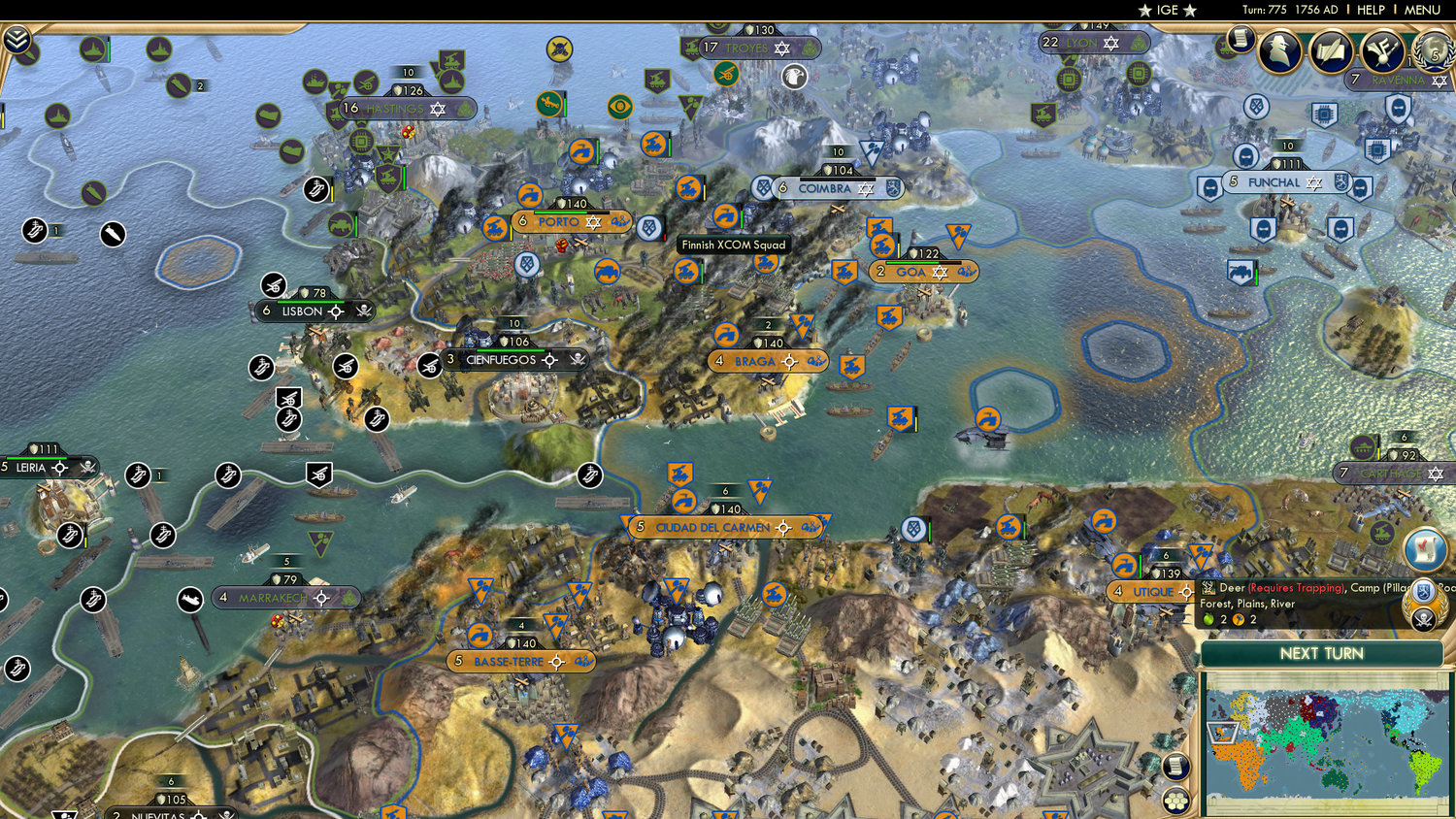1456x819 pixels.
Task: Click the crosshair toggle on Ciudad del Carmen banner
Action: tap(782, 527)
